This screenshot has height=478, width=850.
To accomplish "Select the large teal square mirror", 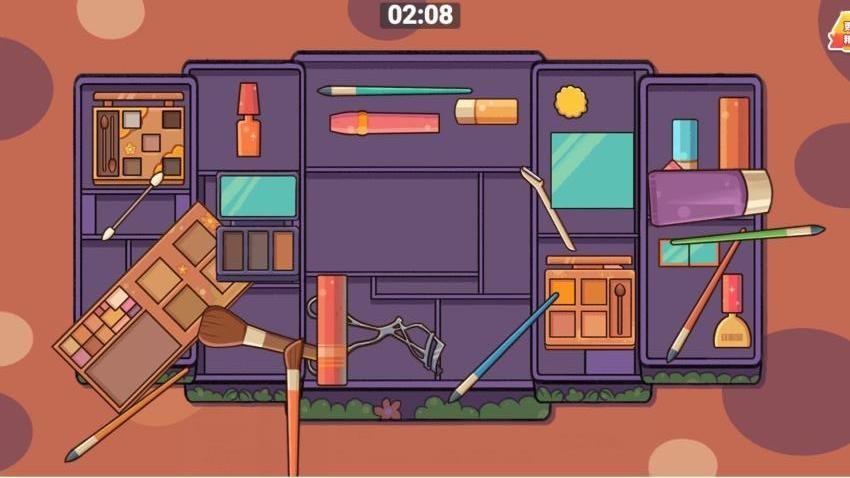I will pos(592,170).
